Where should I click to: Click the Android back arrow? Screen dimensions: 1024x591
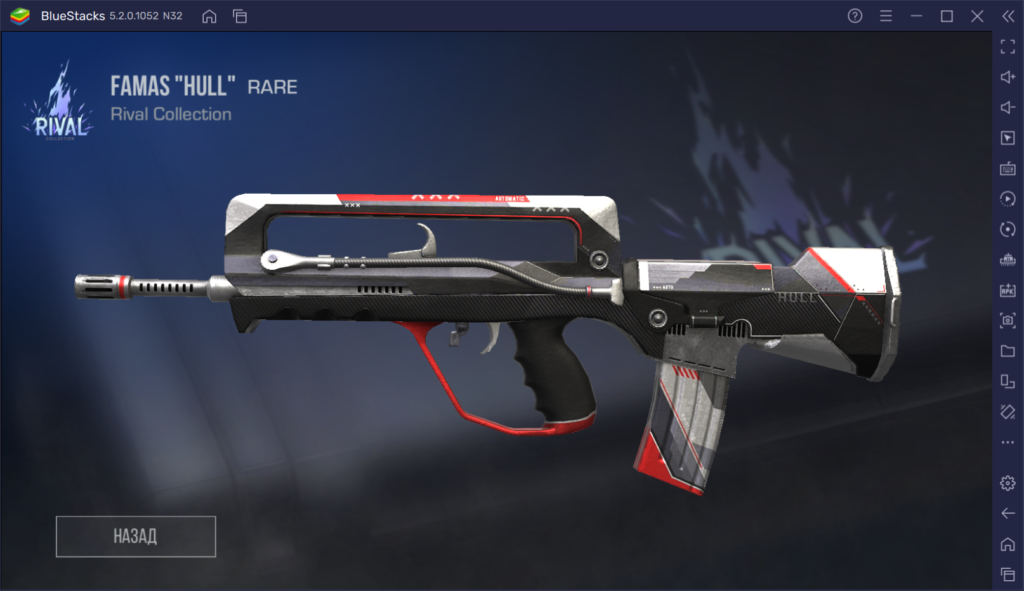click(1007, 513)
